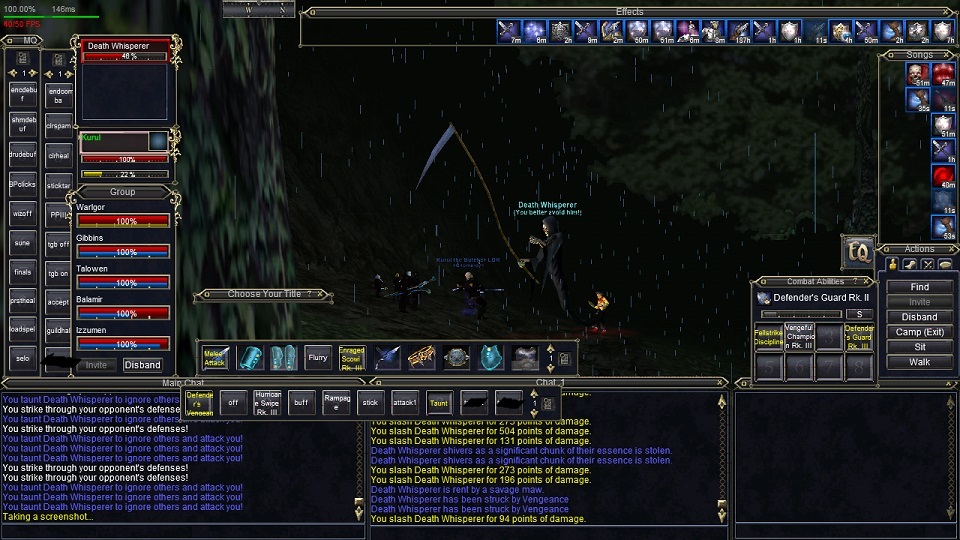
Task: Select the stick hotkey button
Action: (x=370, y=403)
